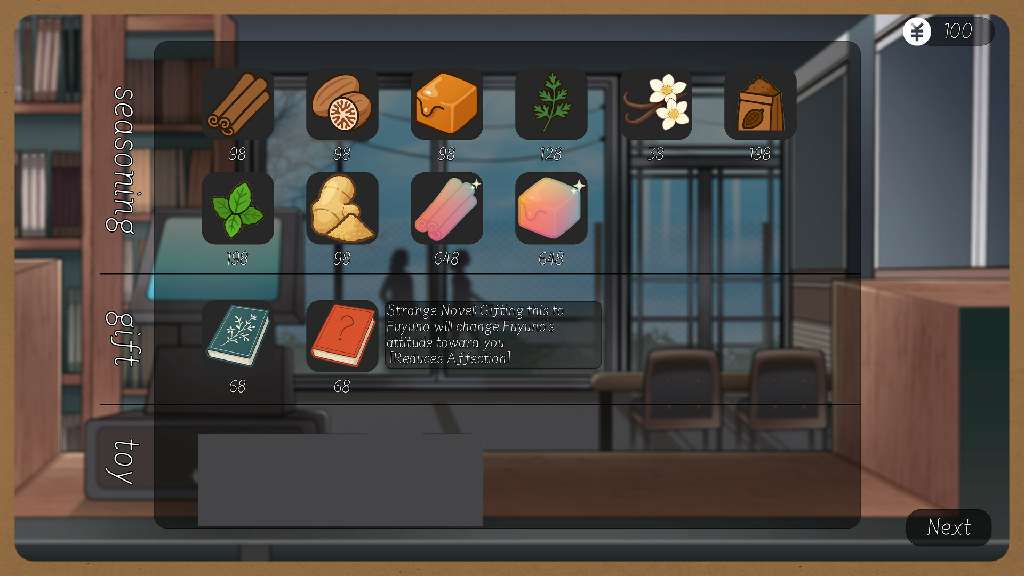Choose the caramel cube seasoning
The width and height of the screenshot is (1024, 576).
tap(447, 104)
